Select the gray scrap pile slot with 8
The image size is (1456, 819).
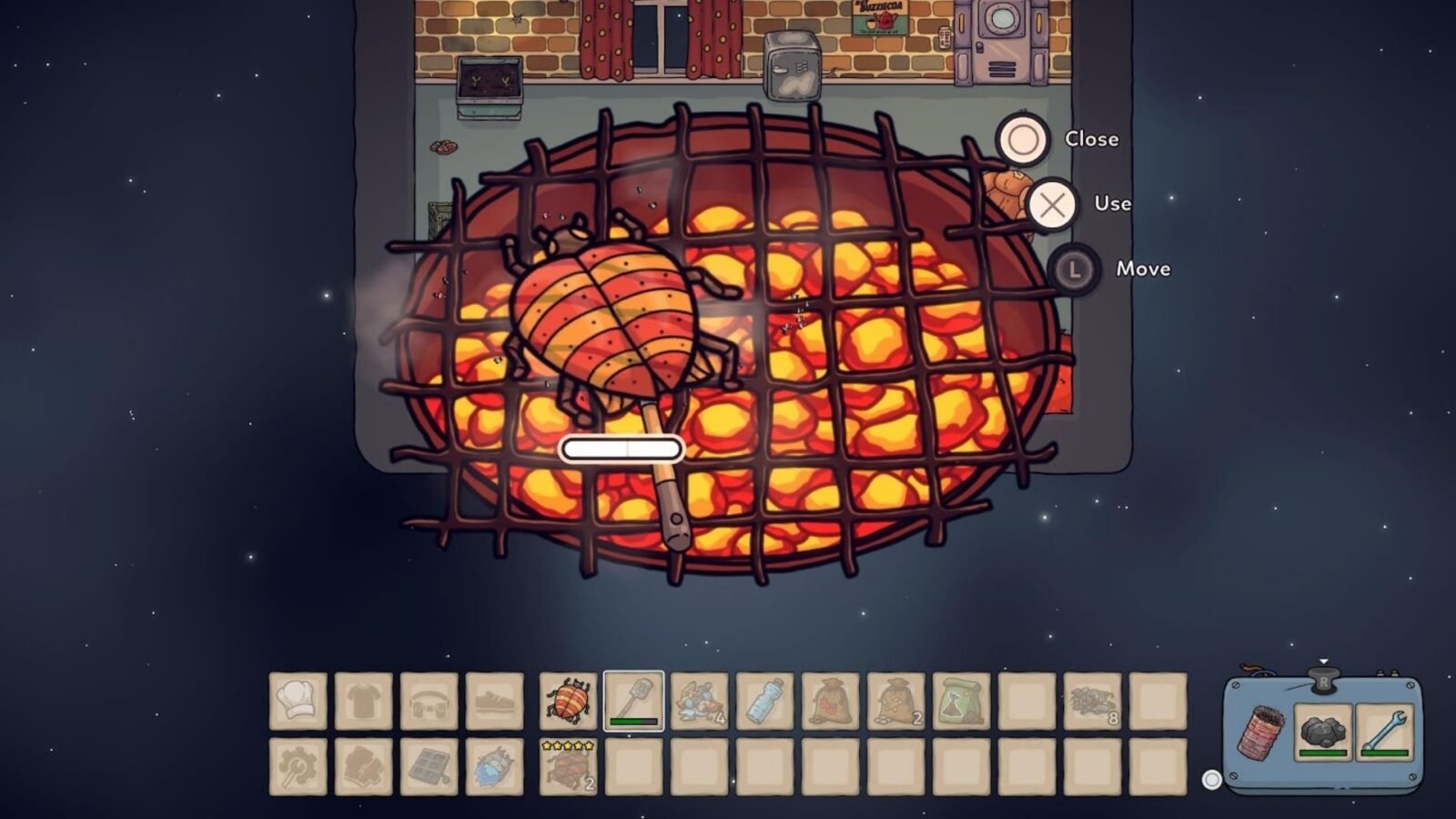pos(1093,702)
